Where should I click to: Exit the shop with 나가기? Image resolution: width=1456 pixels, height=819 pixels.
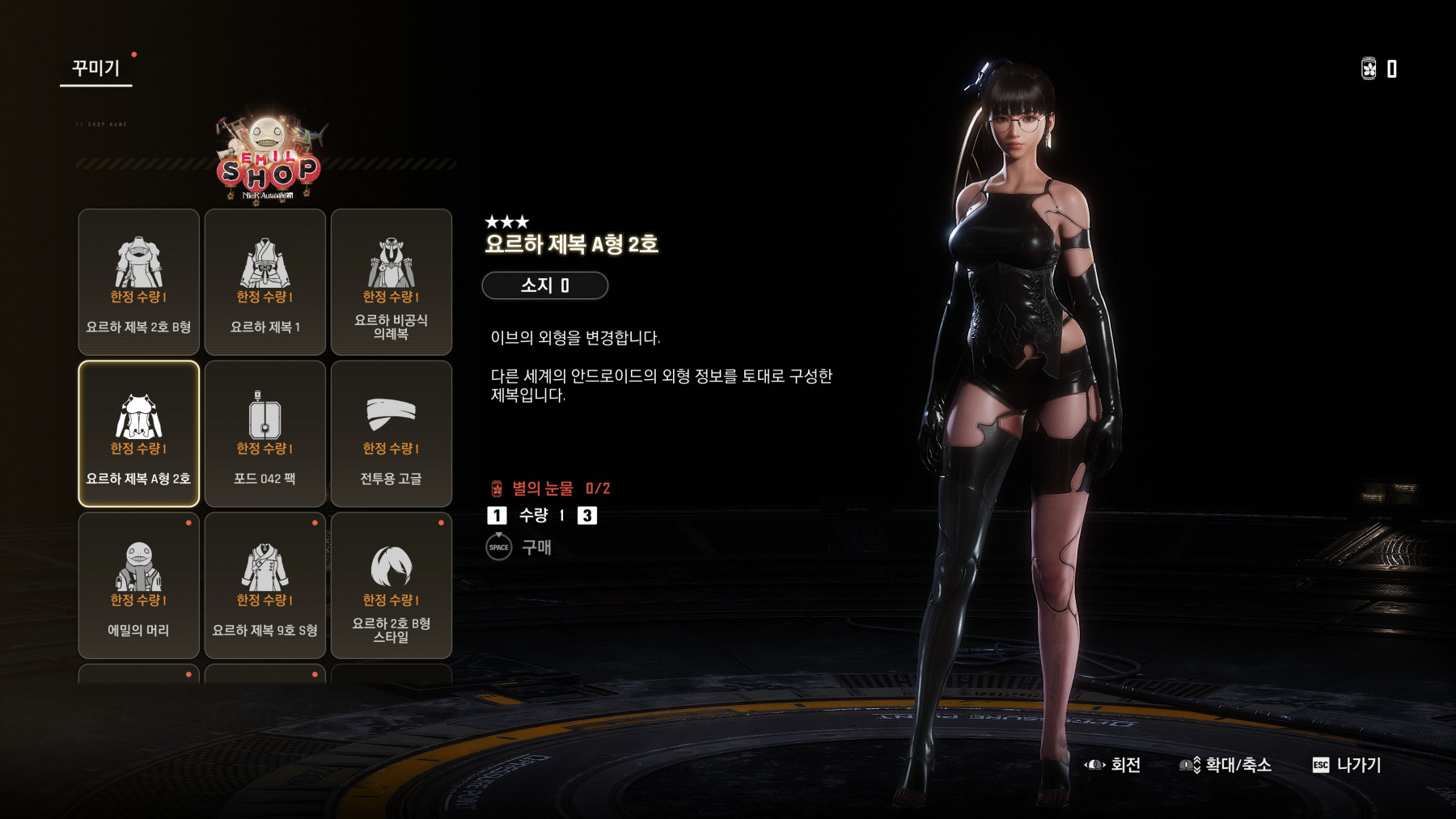[x=1347, y=765]
